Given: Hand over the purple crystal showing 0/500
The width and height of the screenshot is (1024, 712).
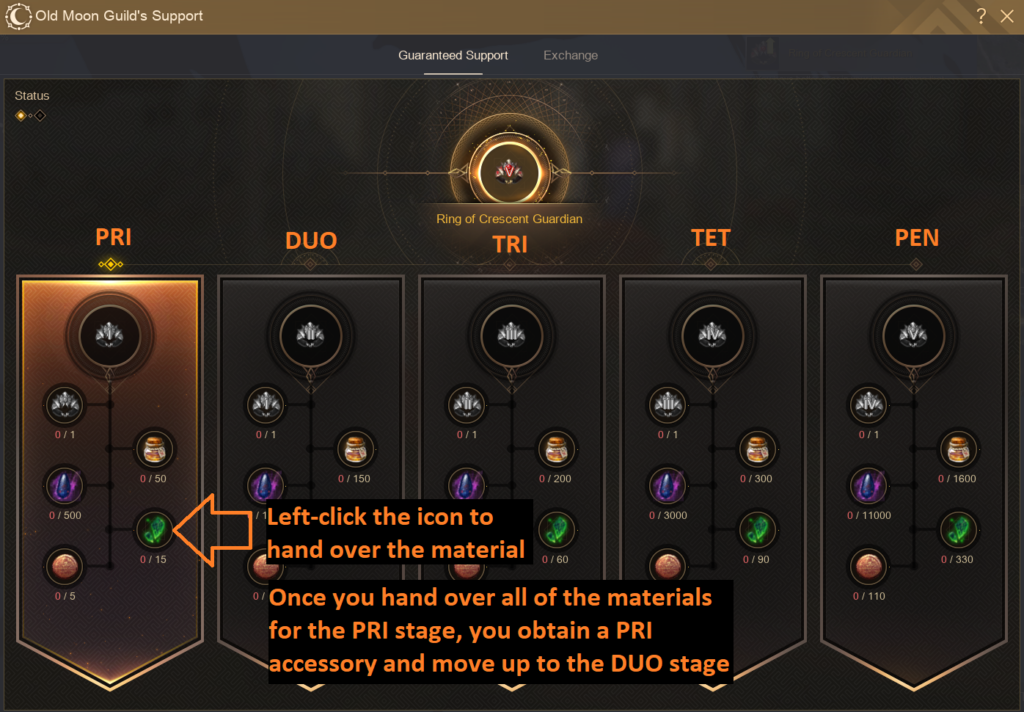Looking at the screenshot, I should tap(65, 487).
